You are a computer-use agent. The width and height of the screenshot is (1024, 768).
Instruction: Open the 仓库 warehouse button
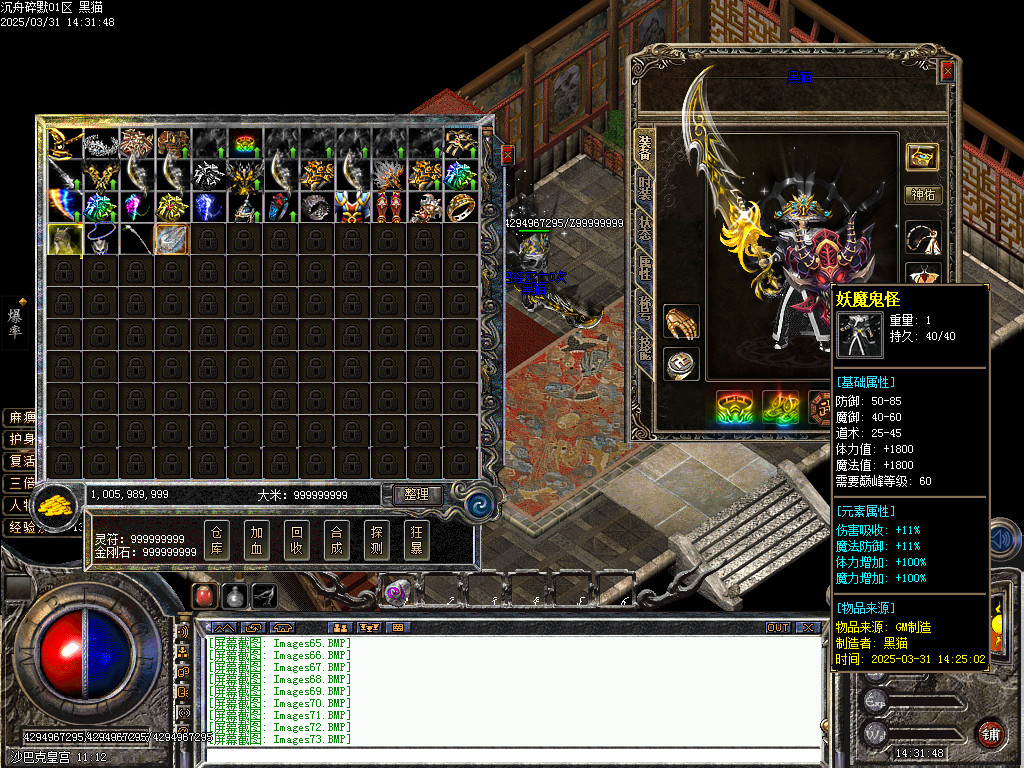pos(217,539)
